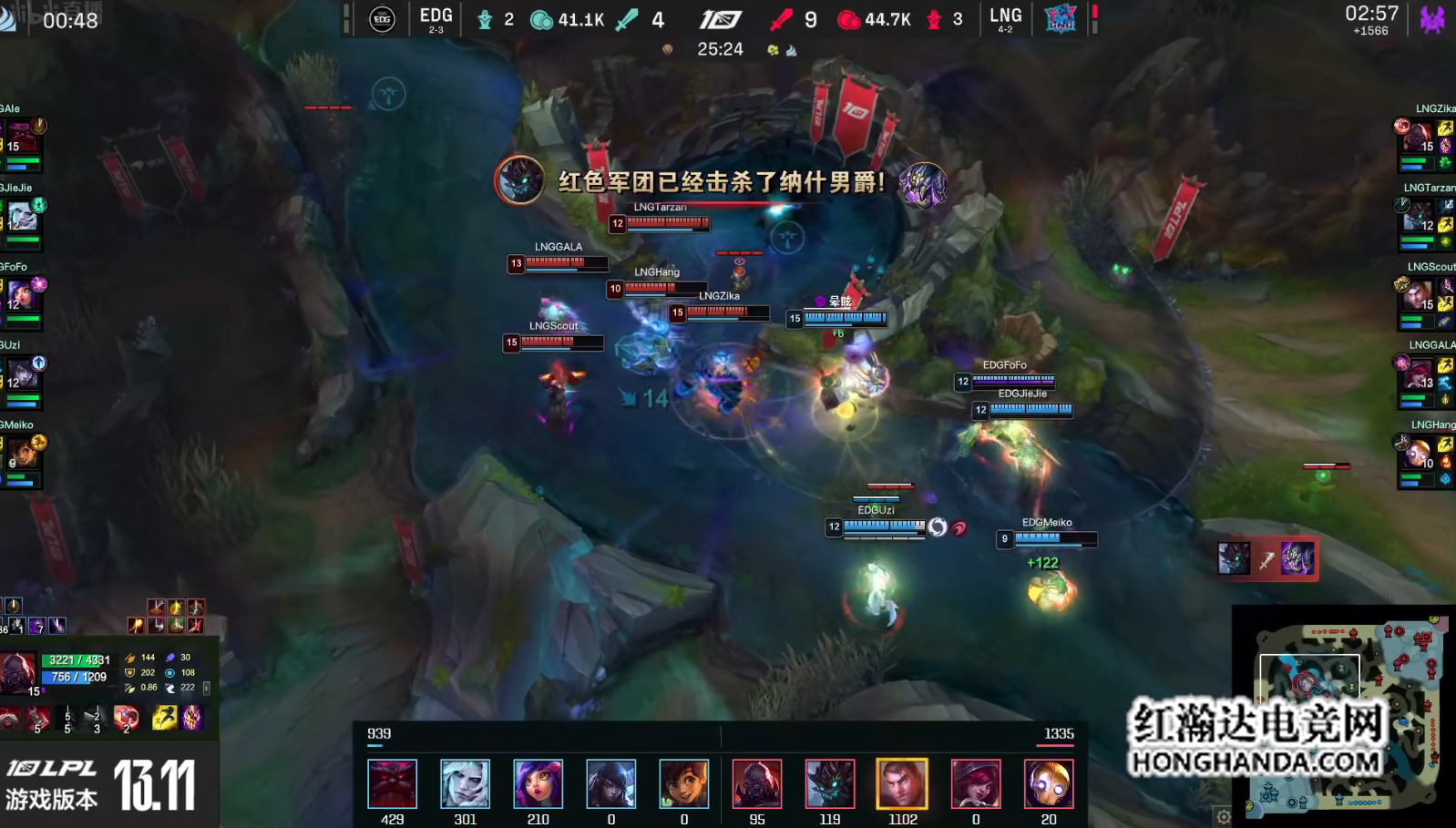
Task: Click the large Sion portrait in player panel
Action: [18, 673]
